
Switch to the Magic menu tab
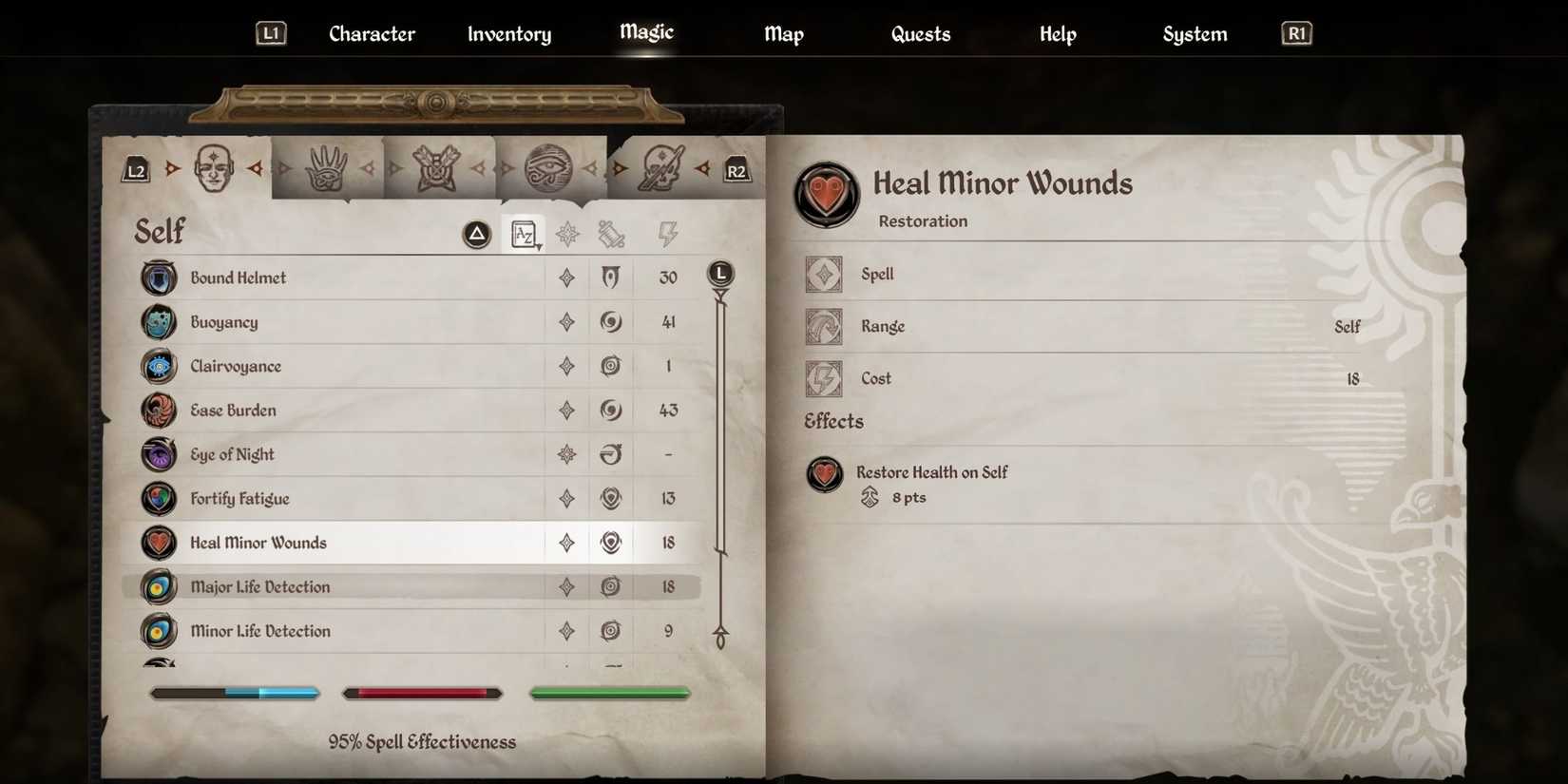click(645, 33)
